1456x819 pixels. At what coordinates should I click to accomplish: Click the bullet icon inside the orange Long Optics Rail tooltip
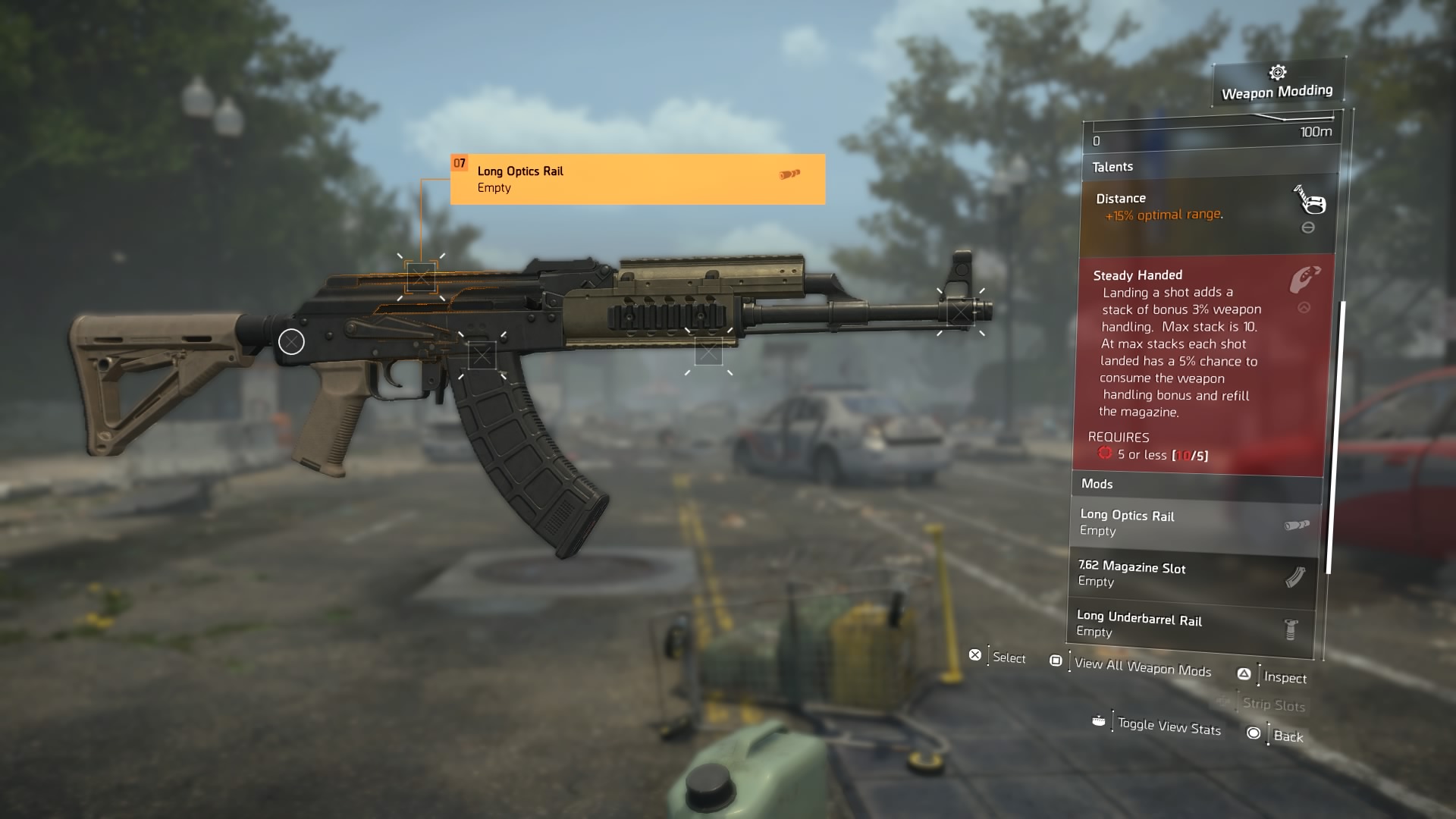tap(789, 176)
